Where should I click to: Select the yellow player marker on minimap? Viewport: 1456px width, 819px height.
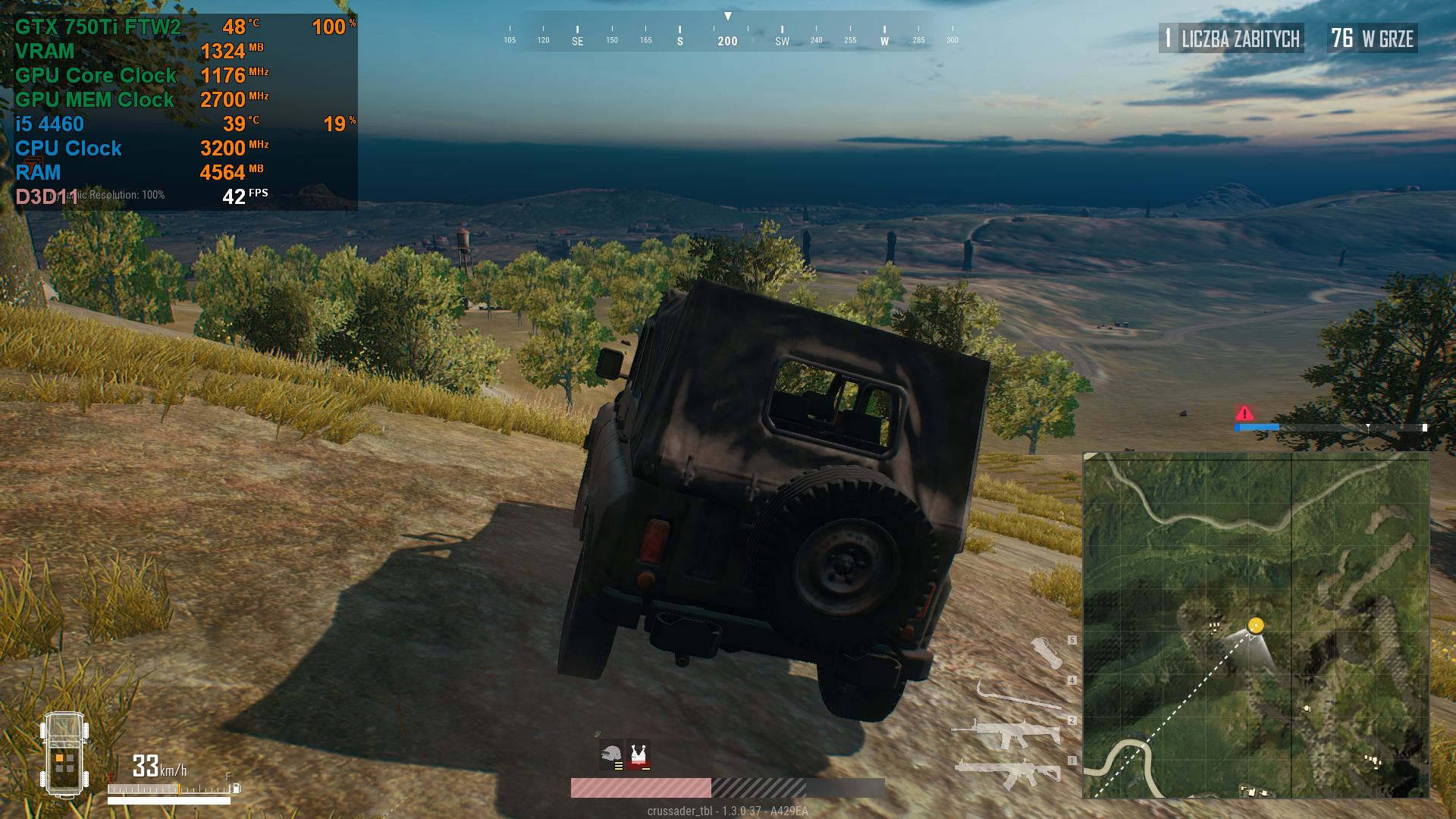pos(1256,626)
